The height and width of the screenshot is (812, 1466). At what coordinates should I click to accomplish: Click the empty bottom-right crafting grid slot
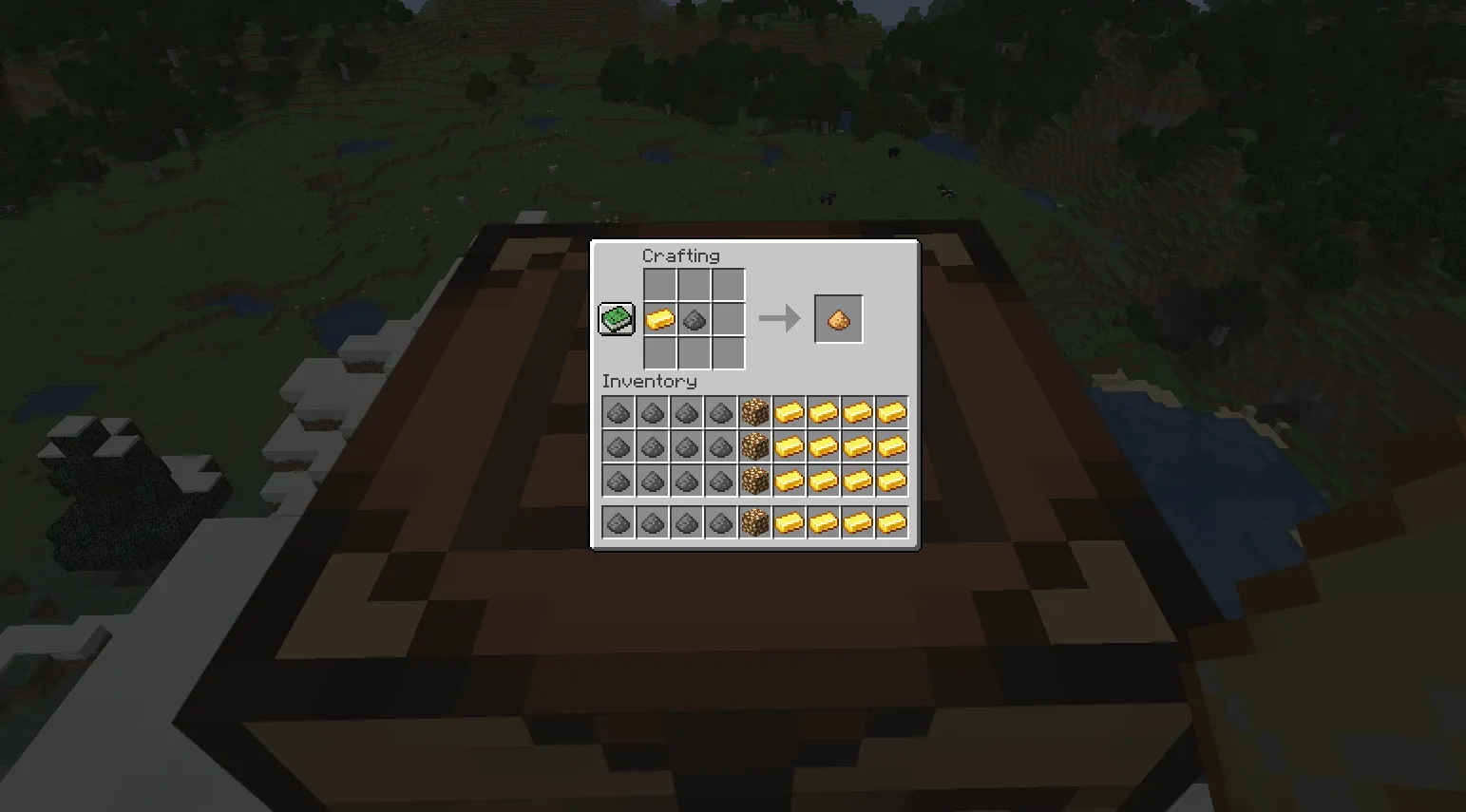(727, 353)
